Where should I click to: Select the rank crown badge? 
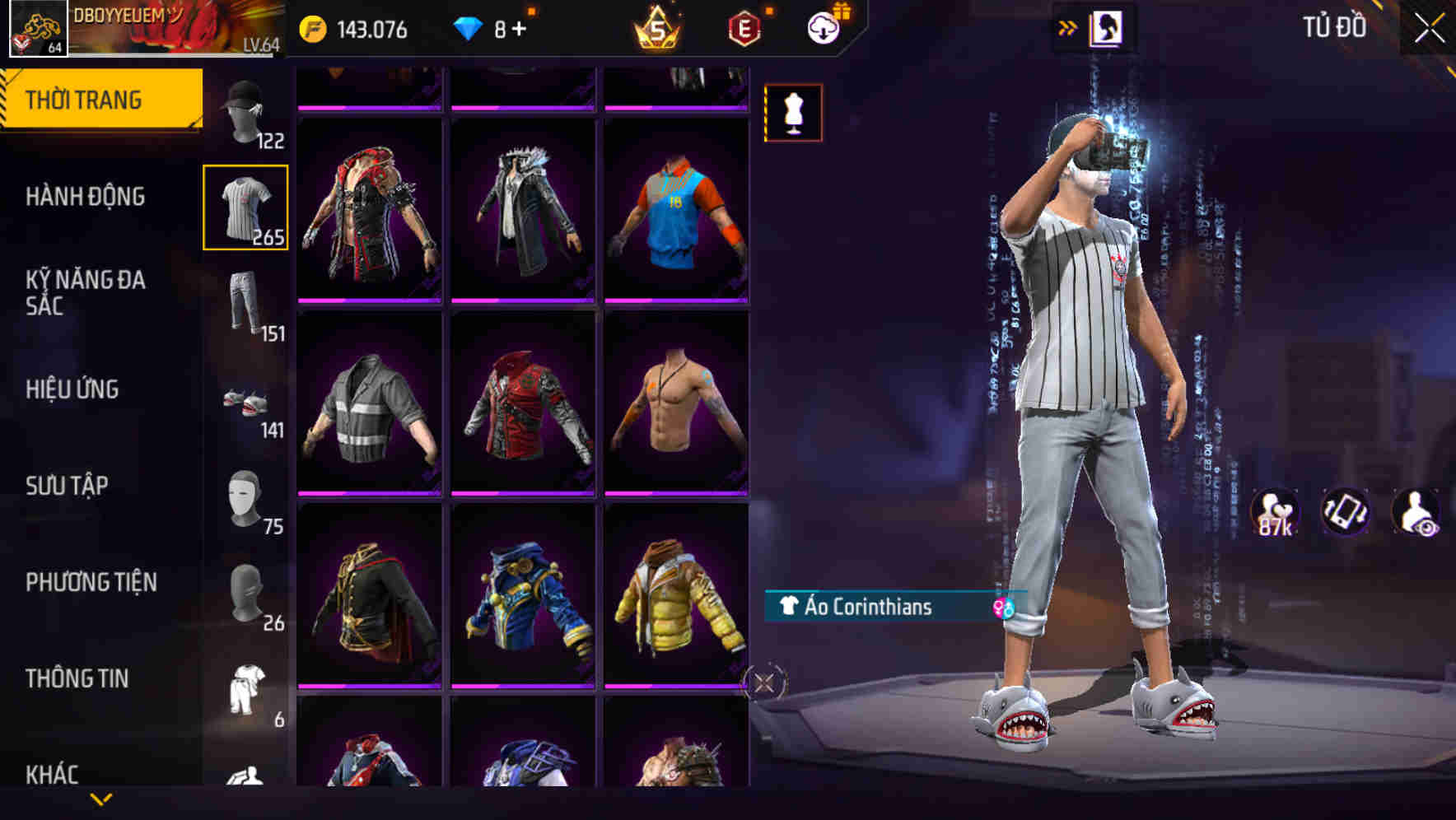pyautogui.click(x=655, y=29)
